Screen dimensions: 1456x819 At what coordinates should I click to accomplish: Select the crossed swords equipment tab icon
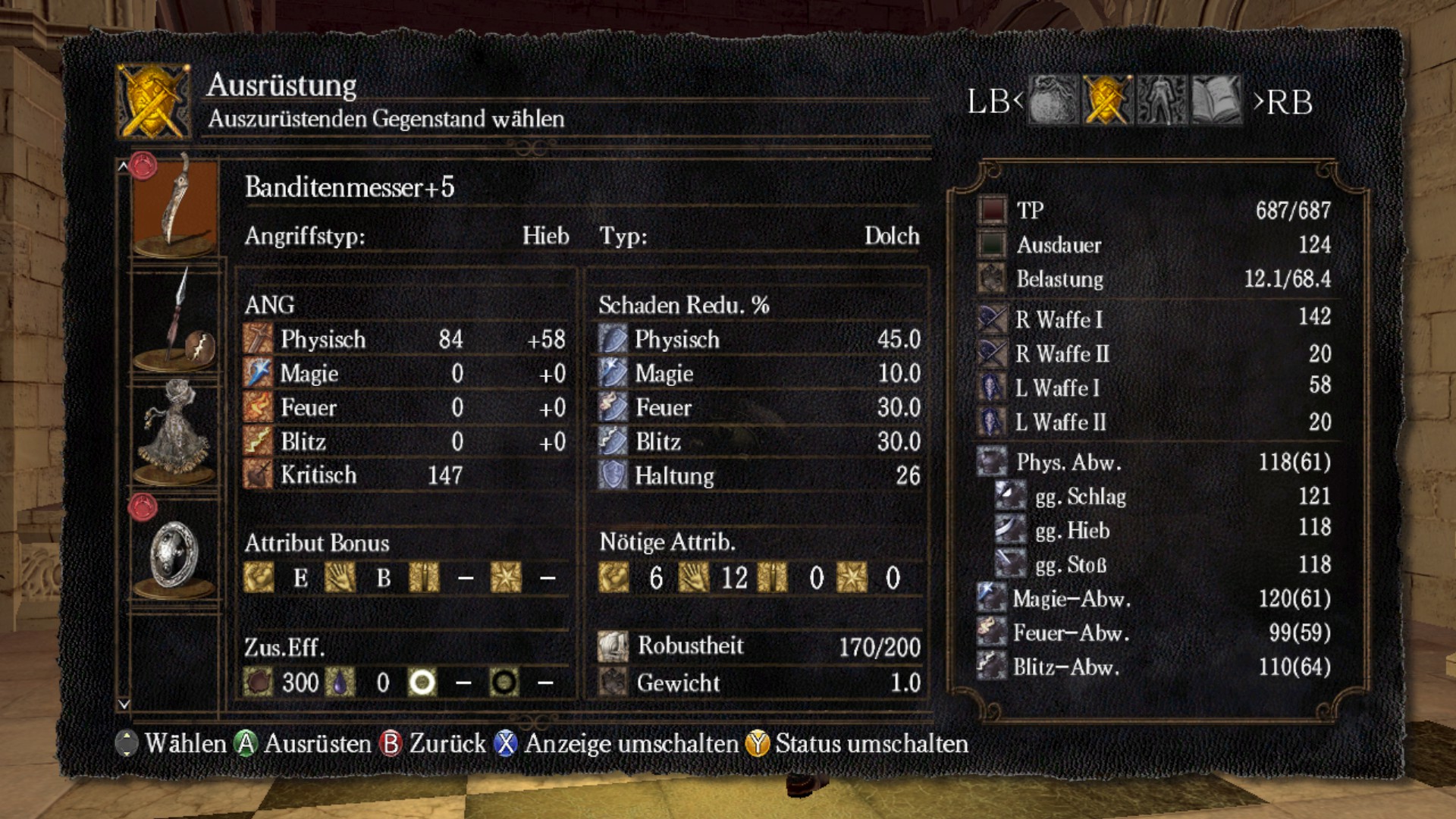coord(1105,102)
